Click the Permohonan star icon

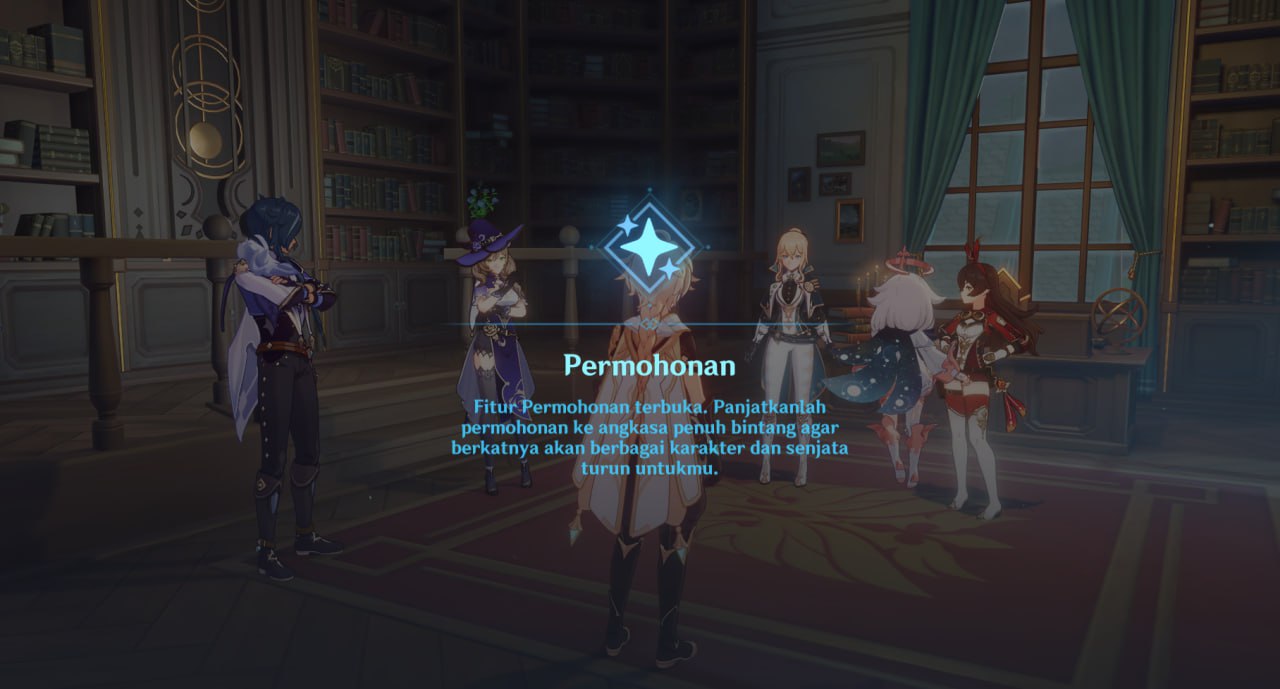[651, 248]
